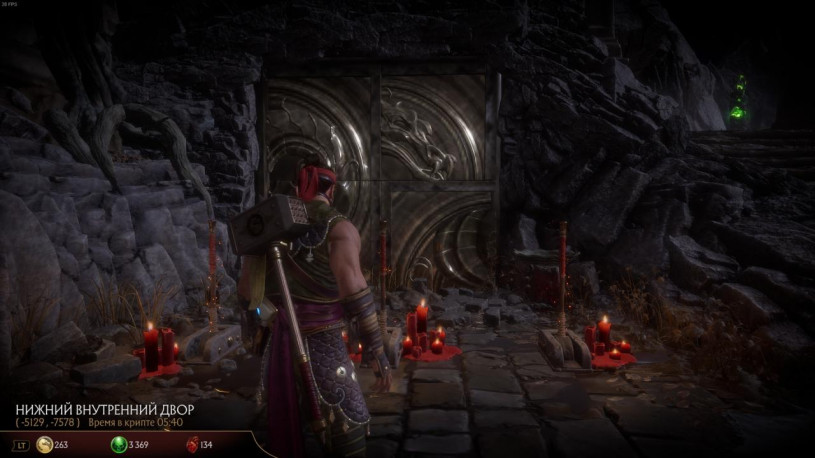Select the green Soul Fragments icon
The width and height of the screenshot is (815, 458).
coord(118,445)
